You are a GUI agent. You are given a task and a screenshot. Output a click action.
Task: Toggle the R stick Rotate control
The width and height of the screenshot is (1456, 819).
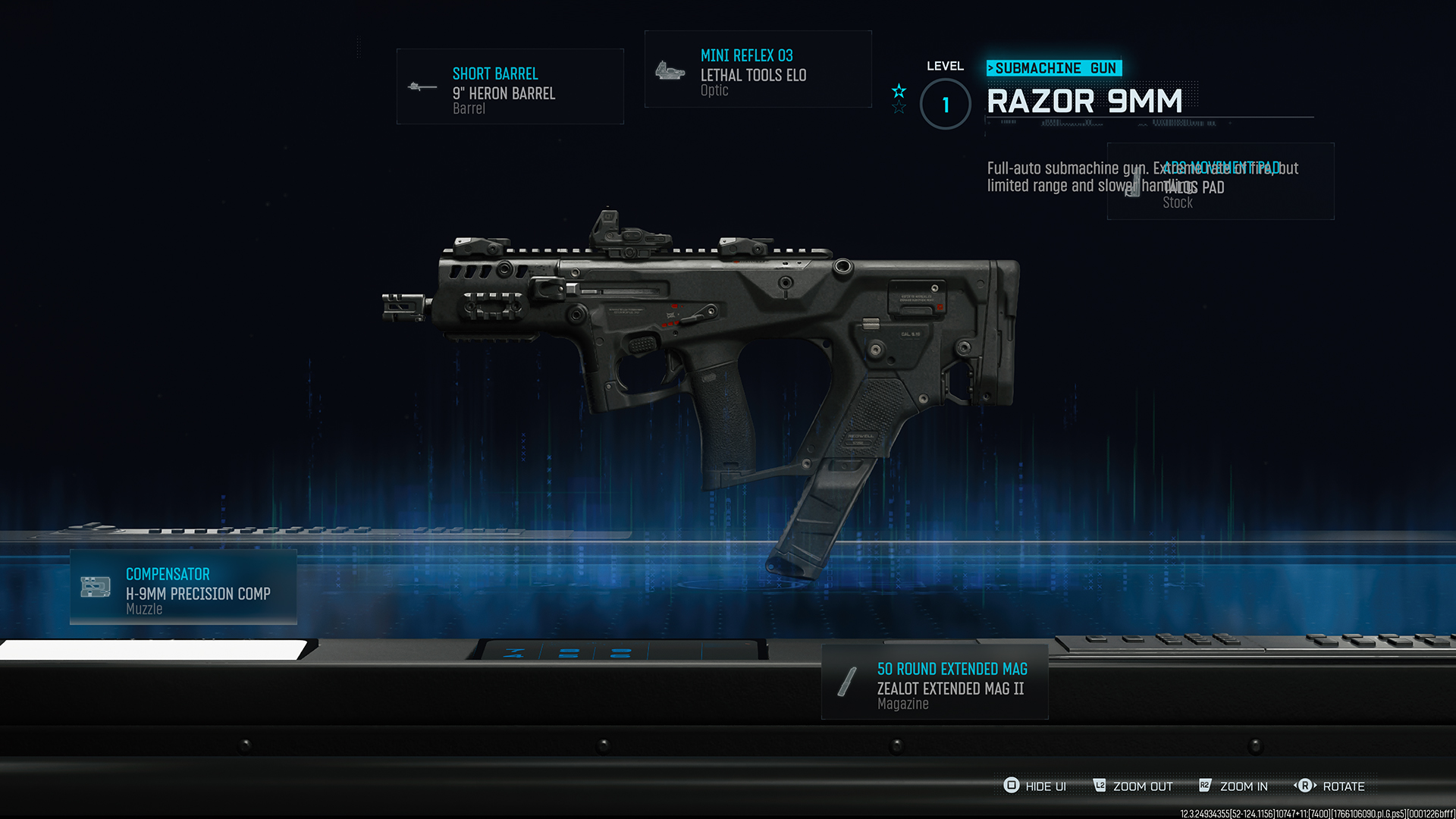(1301, 786)
